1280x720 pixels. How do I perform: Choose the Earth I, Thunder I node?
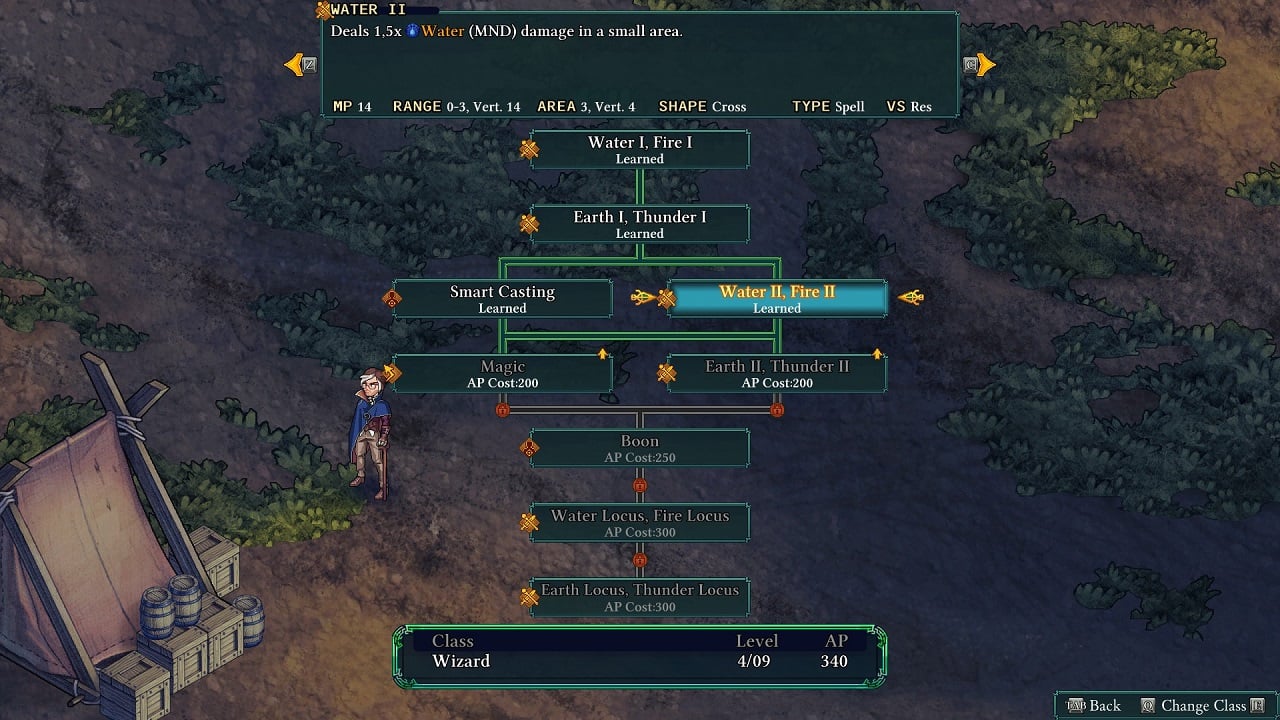point(640,224)
